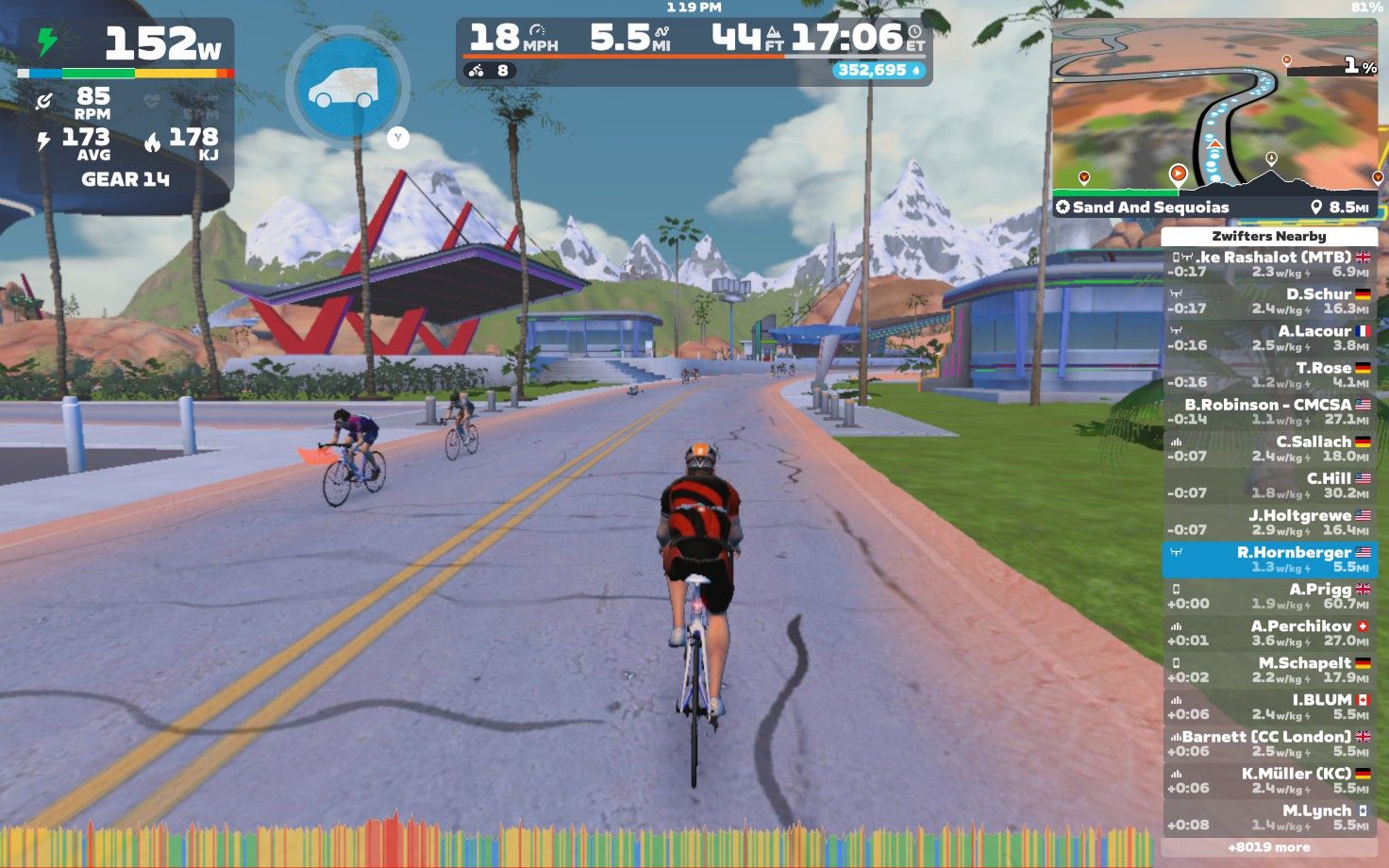The height and width of the screenshot is (868, 1389).
Task: Select A.Perchikov rider row
Action: click(x=1269, y=632)
